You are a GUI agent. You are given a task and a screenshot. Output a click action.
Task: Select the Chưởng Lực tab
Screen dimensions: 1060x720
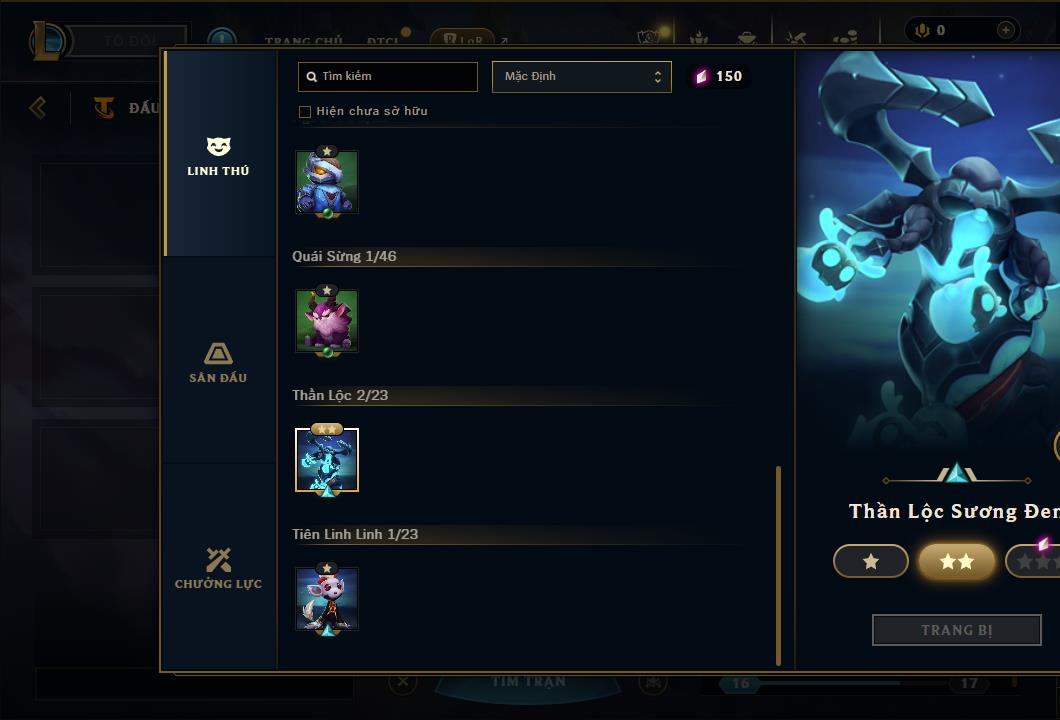click(x=218, y=569)
